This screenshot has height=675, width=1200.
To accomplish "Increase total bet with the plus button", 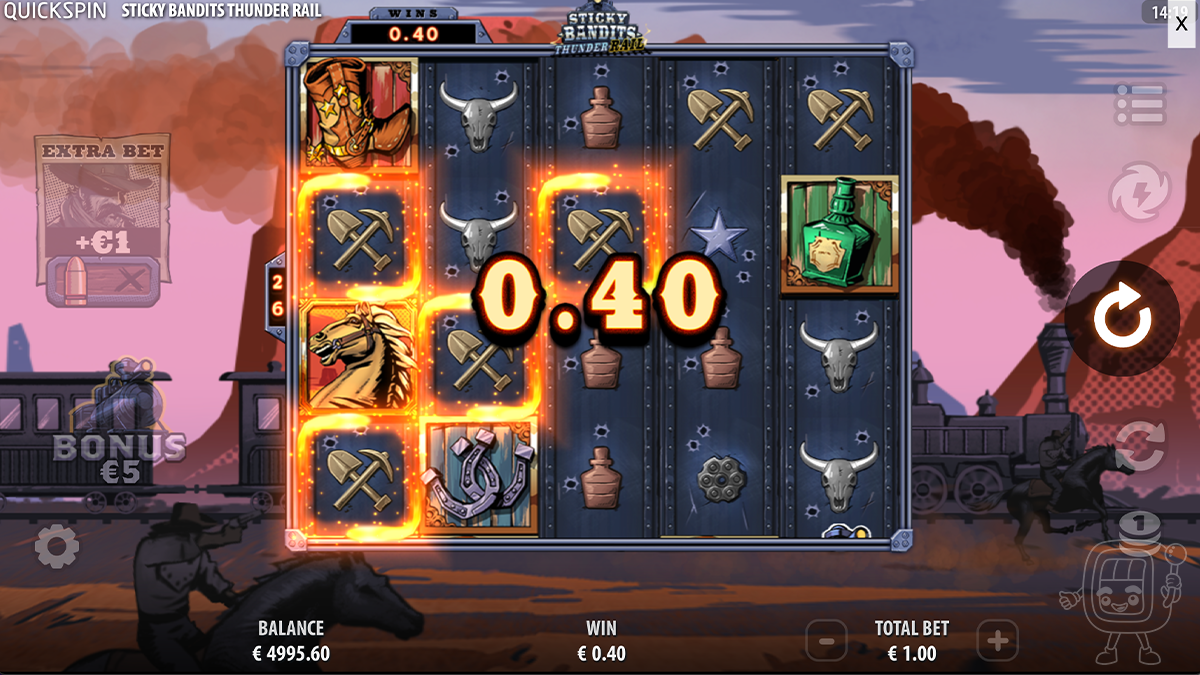I will 997,638.
